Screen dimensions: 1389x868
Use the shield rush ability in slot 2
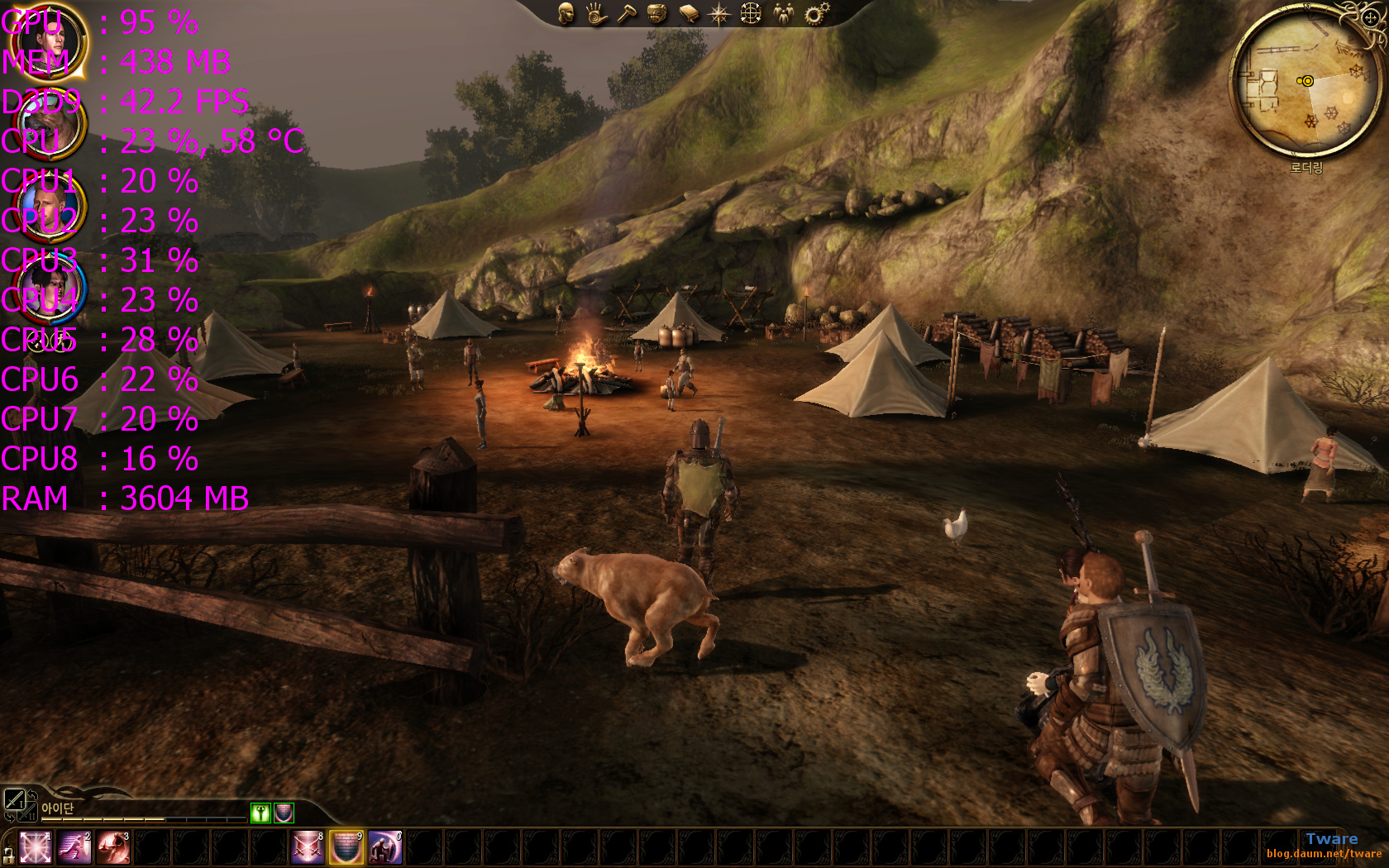point(74,848)
